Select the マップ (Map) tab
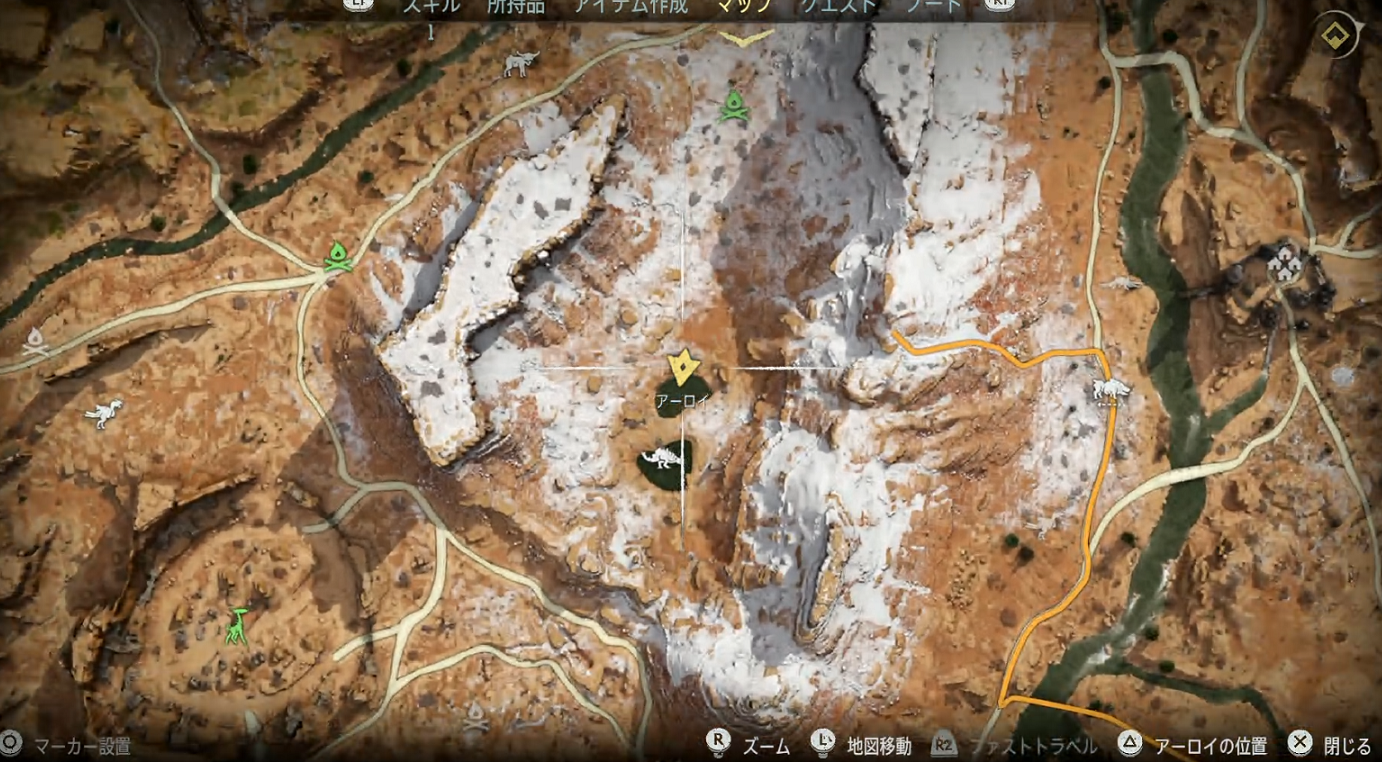The image size is (1382, 762). 745,6
